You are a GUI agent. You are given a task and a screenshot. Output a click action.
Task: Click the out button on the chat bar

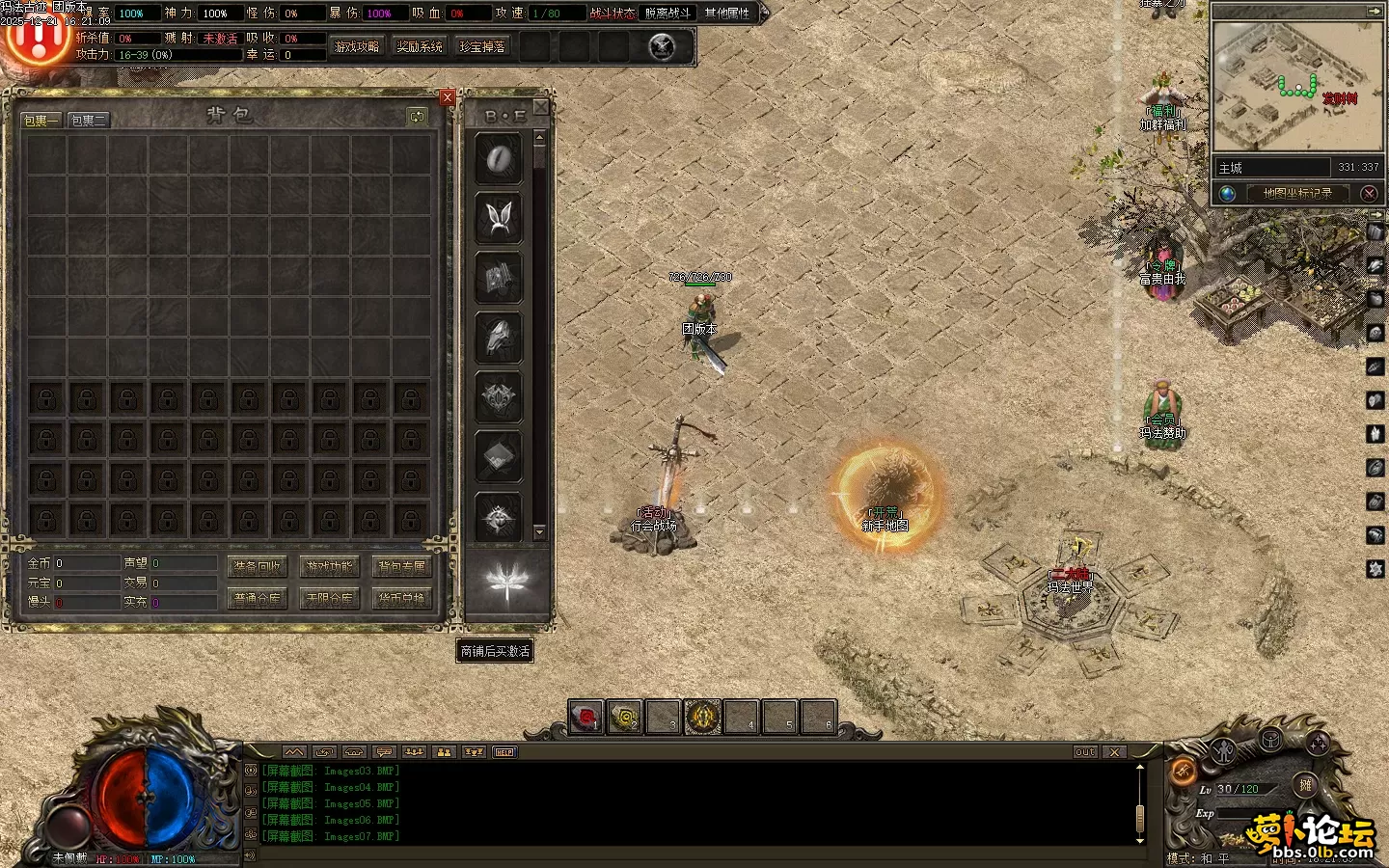(1085, 752)
